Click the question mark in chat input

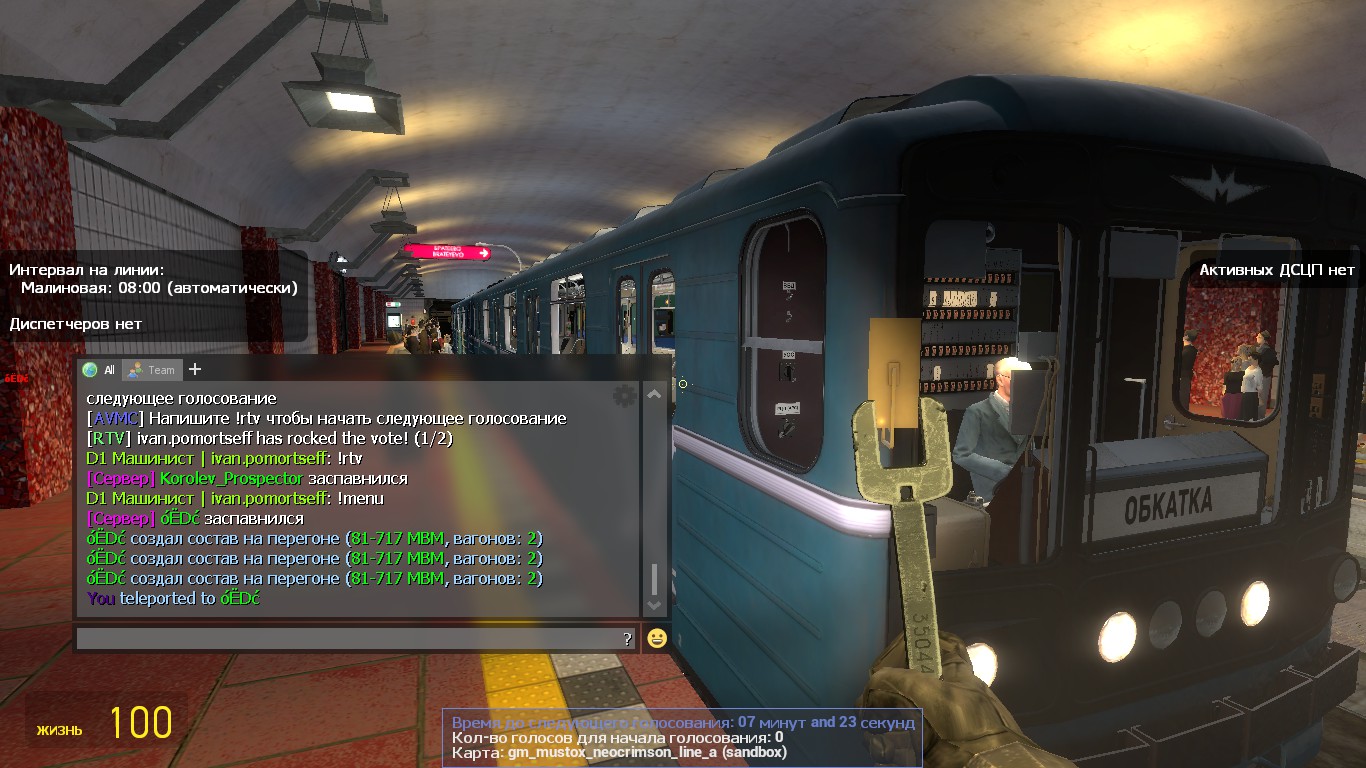tap(627, 638)
